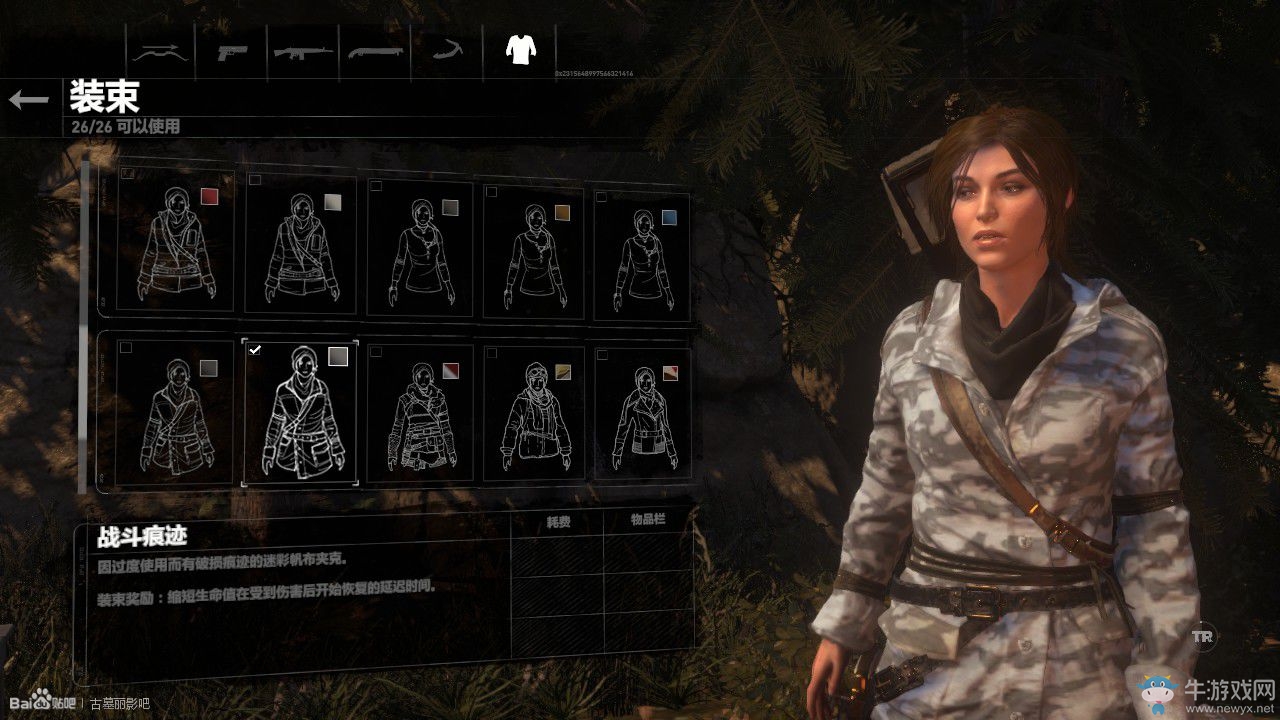Screen dimensions: 1280x720
Task: Open the pistol tab
Action: (233, 51)
